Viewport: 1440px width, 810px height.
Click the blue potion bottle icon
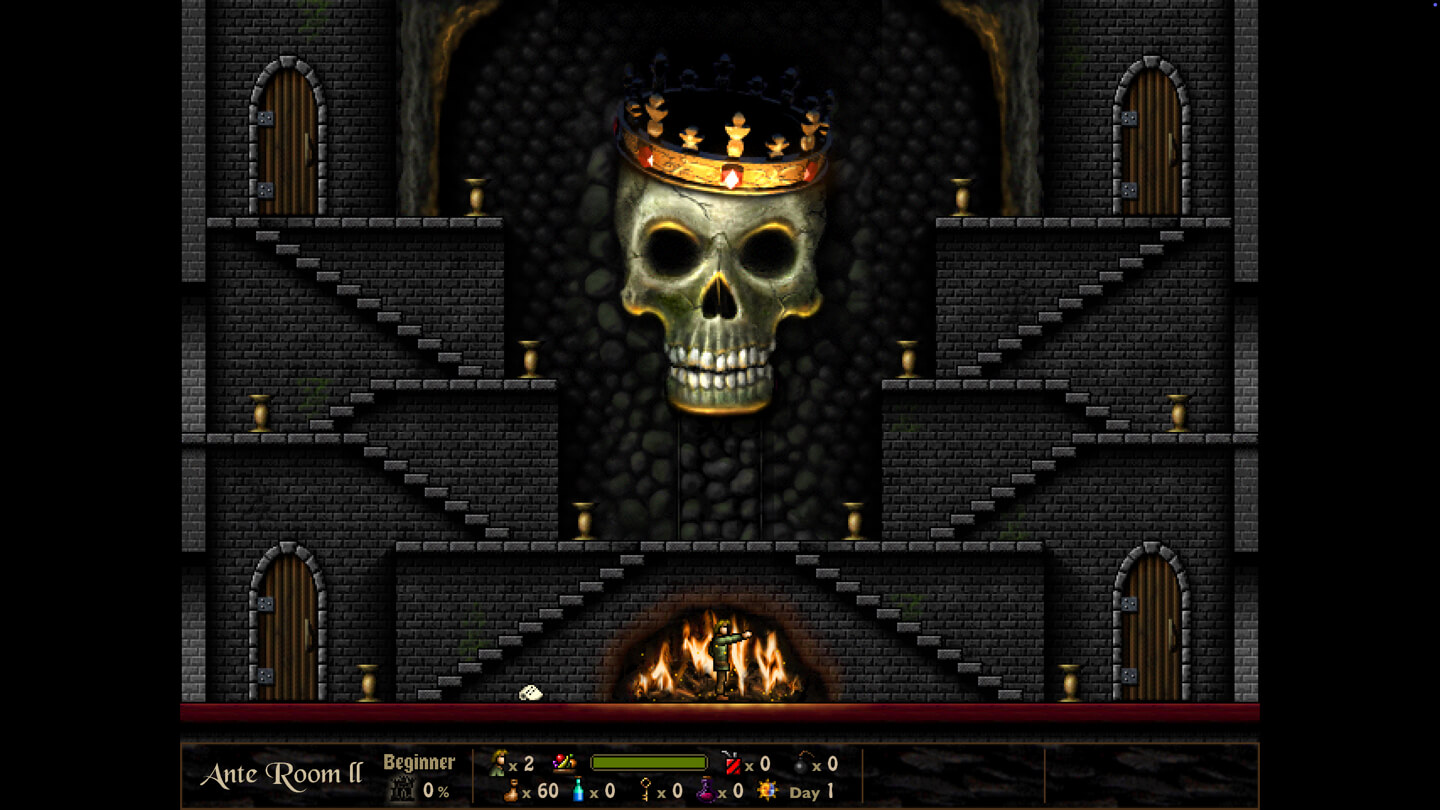click(x=577, y=790)
